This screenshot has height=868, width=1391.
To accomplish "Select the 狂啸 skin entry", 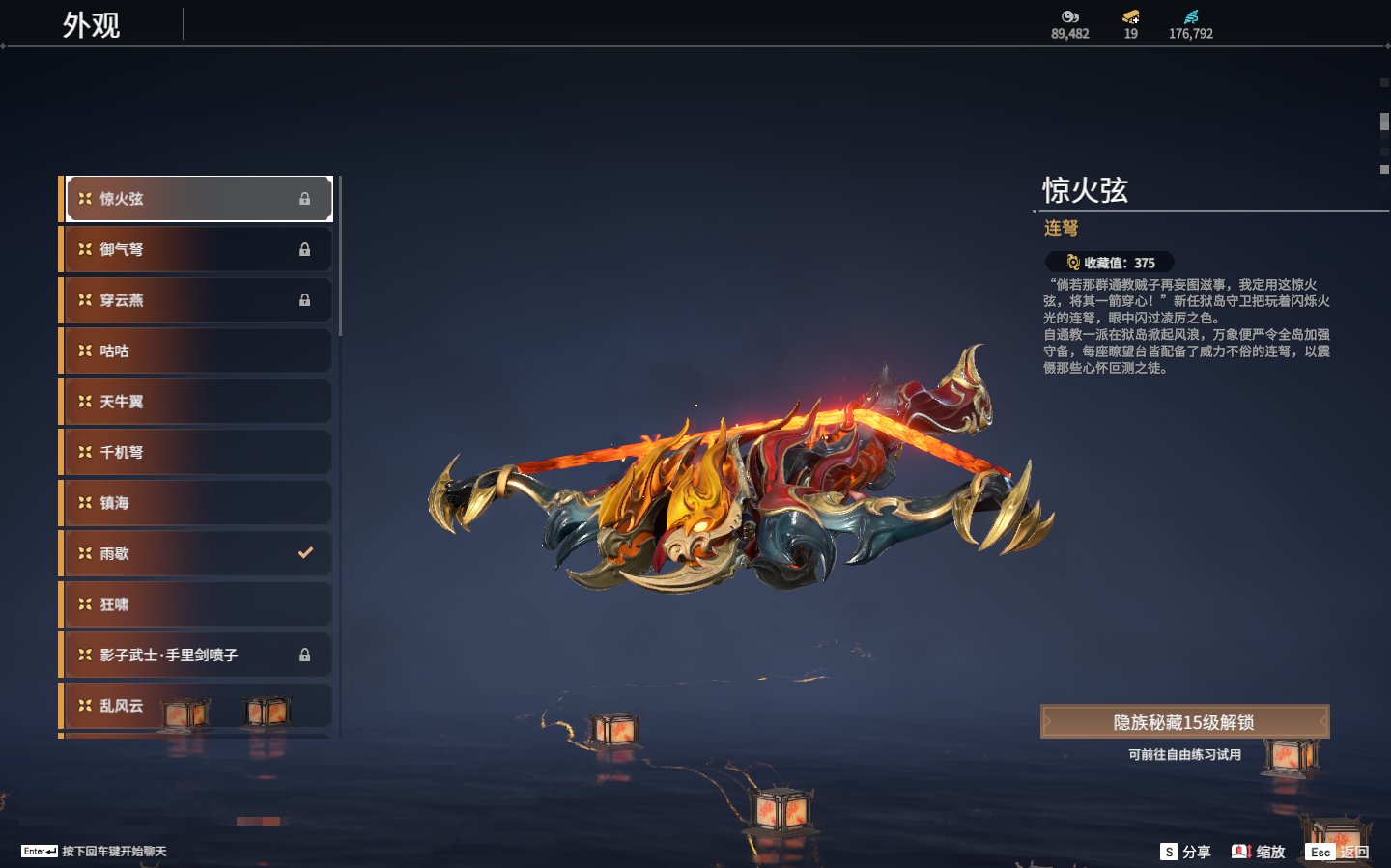I will (x=198, y=604).
